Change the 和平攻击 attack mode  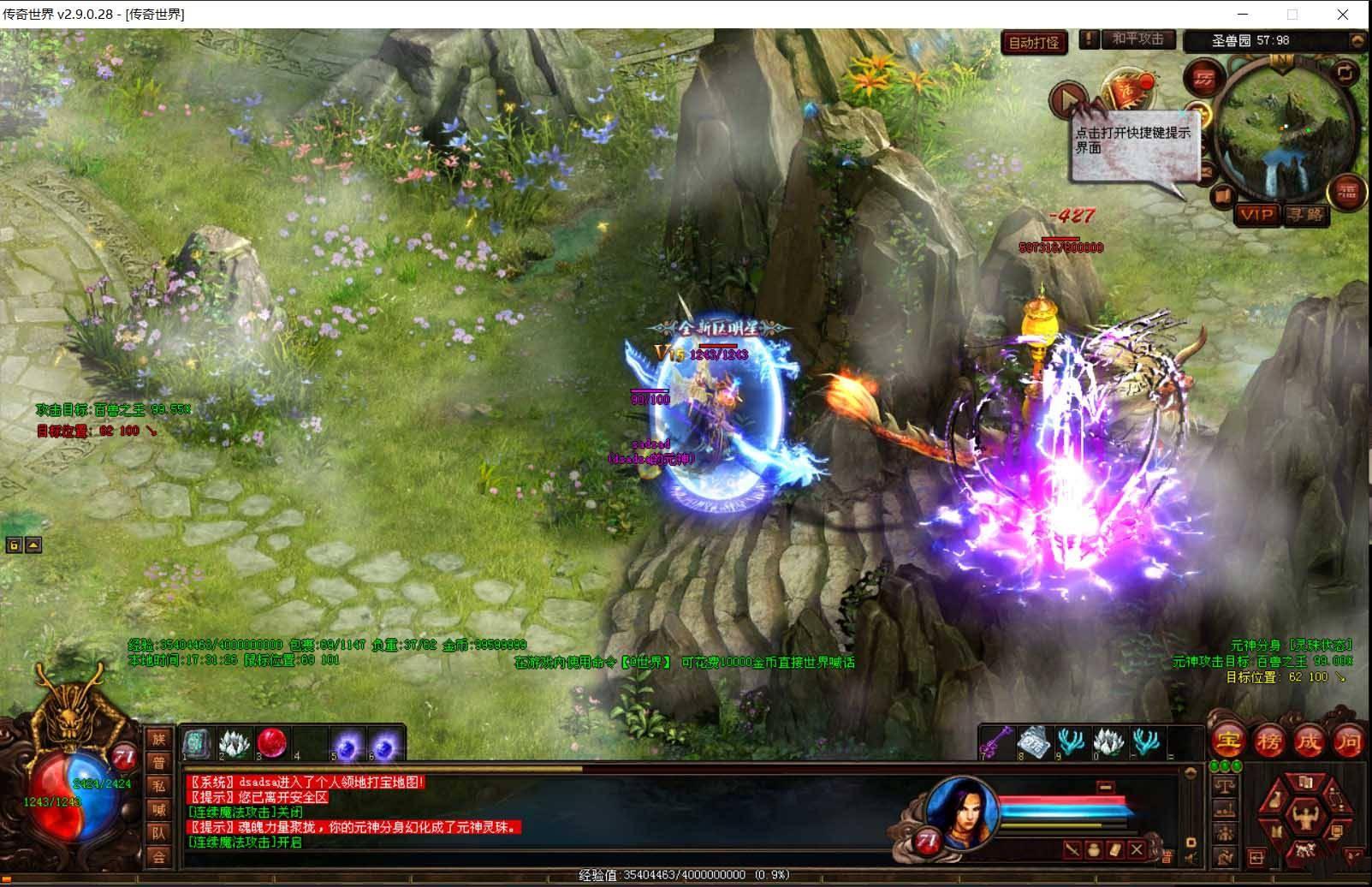coord(1137,39)
